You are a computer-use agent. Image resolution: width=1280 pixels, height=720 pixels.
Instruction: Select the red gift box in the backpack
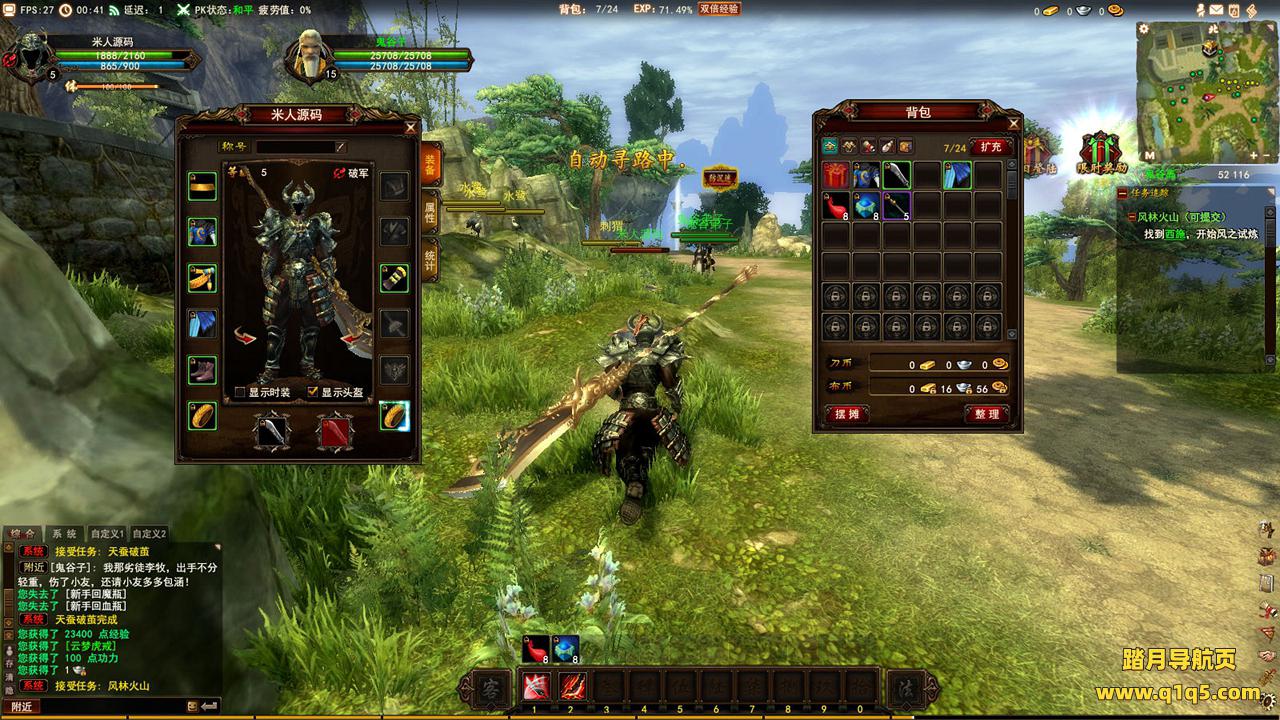(835, 176)
